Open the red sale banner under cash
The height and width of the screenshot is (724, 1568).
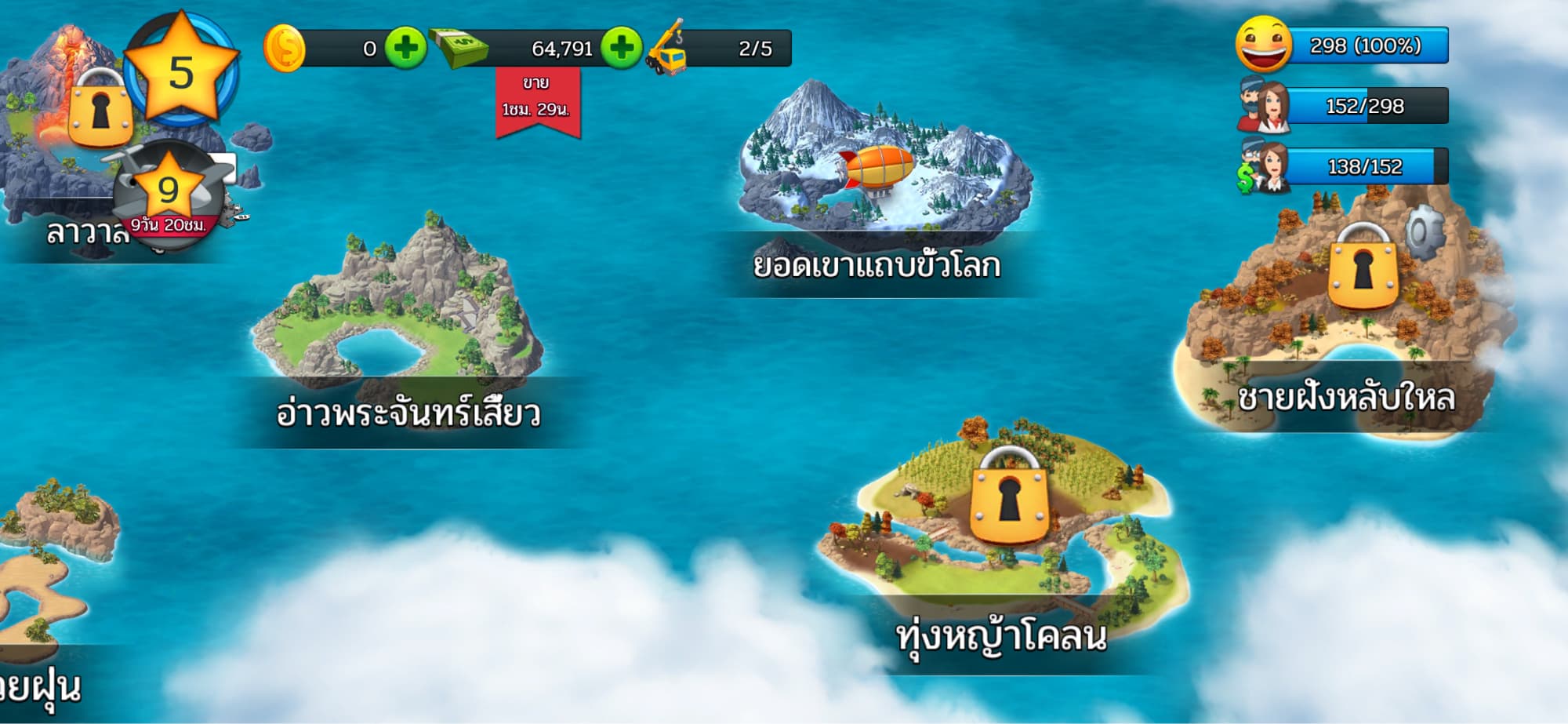[x=537, y=100]
